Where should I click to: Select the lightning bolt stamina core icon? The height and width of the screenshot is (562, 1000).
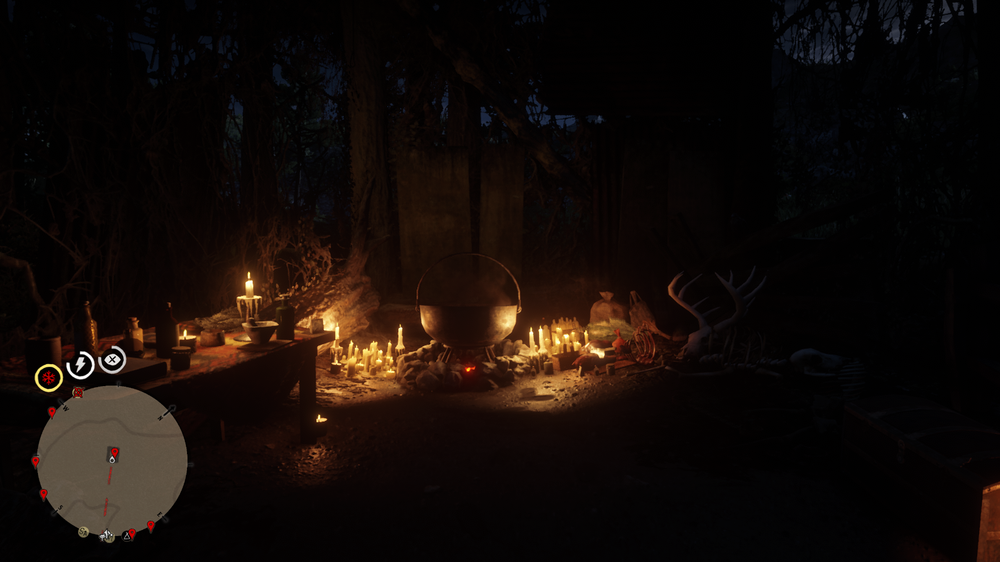click(80, 365)
